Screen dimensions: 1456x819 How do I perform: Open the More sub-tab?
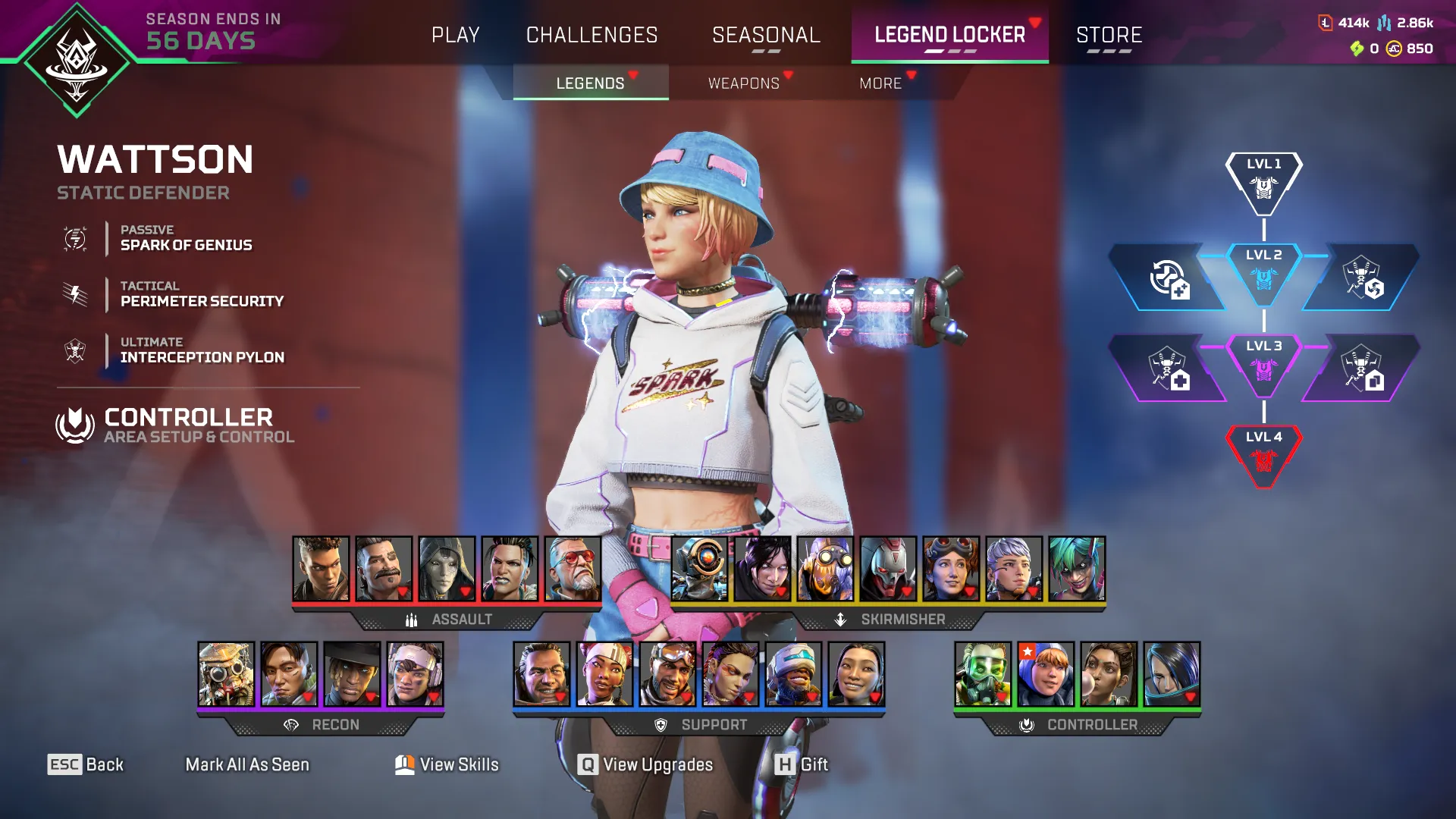click(x=880, y=83)
